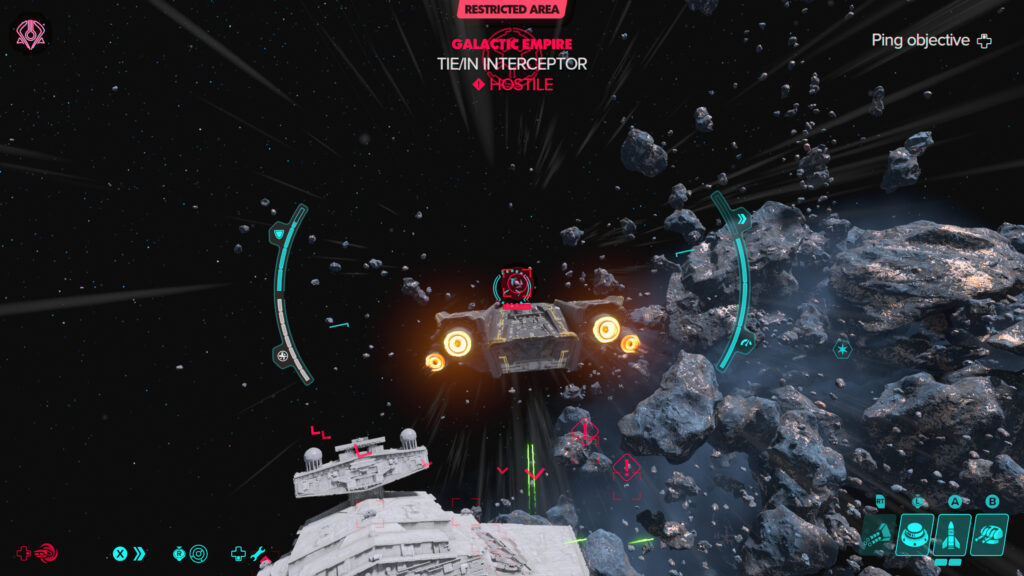Activate the double-chevron boost icon
This screenshot has width=1024, height=576.
(139, 553)
